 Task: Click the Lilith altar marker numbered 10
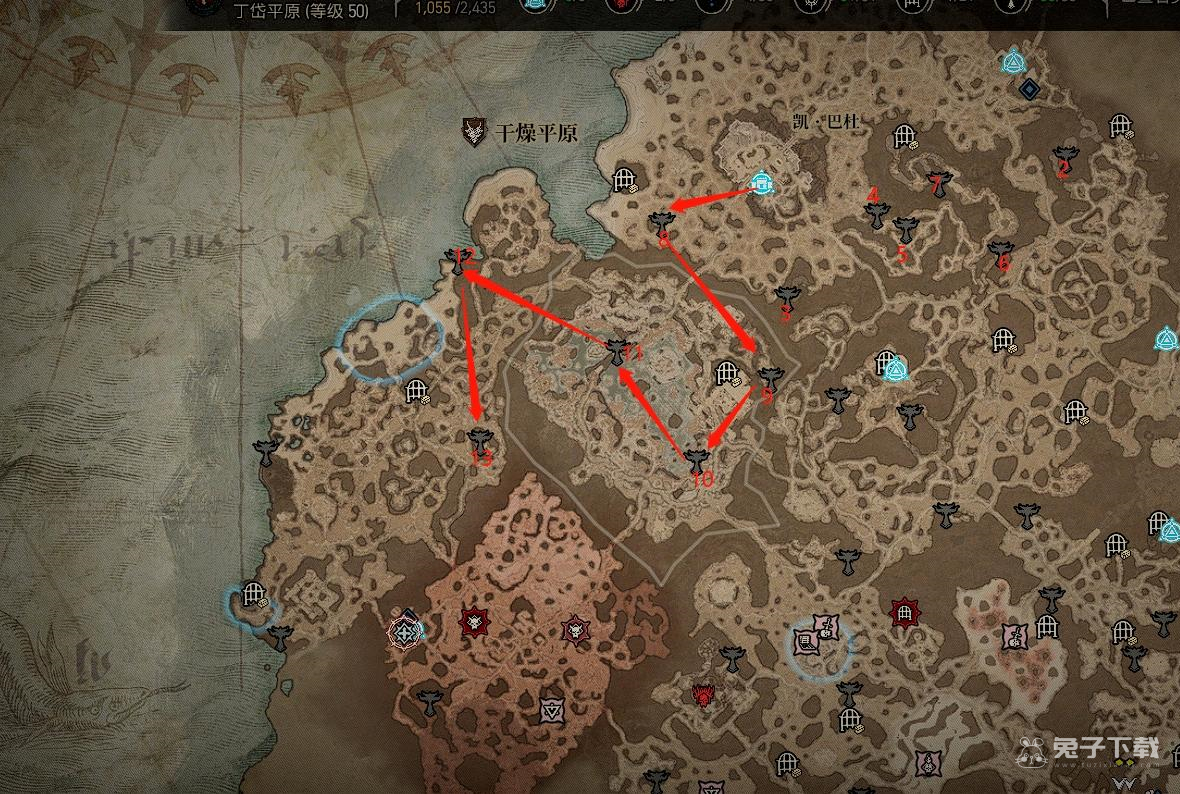[697, 460]
